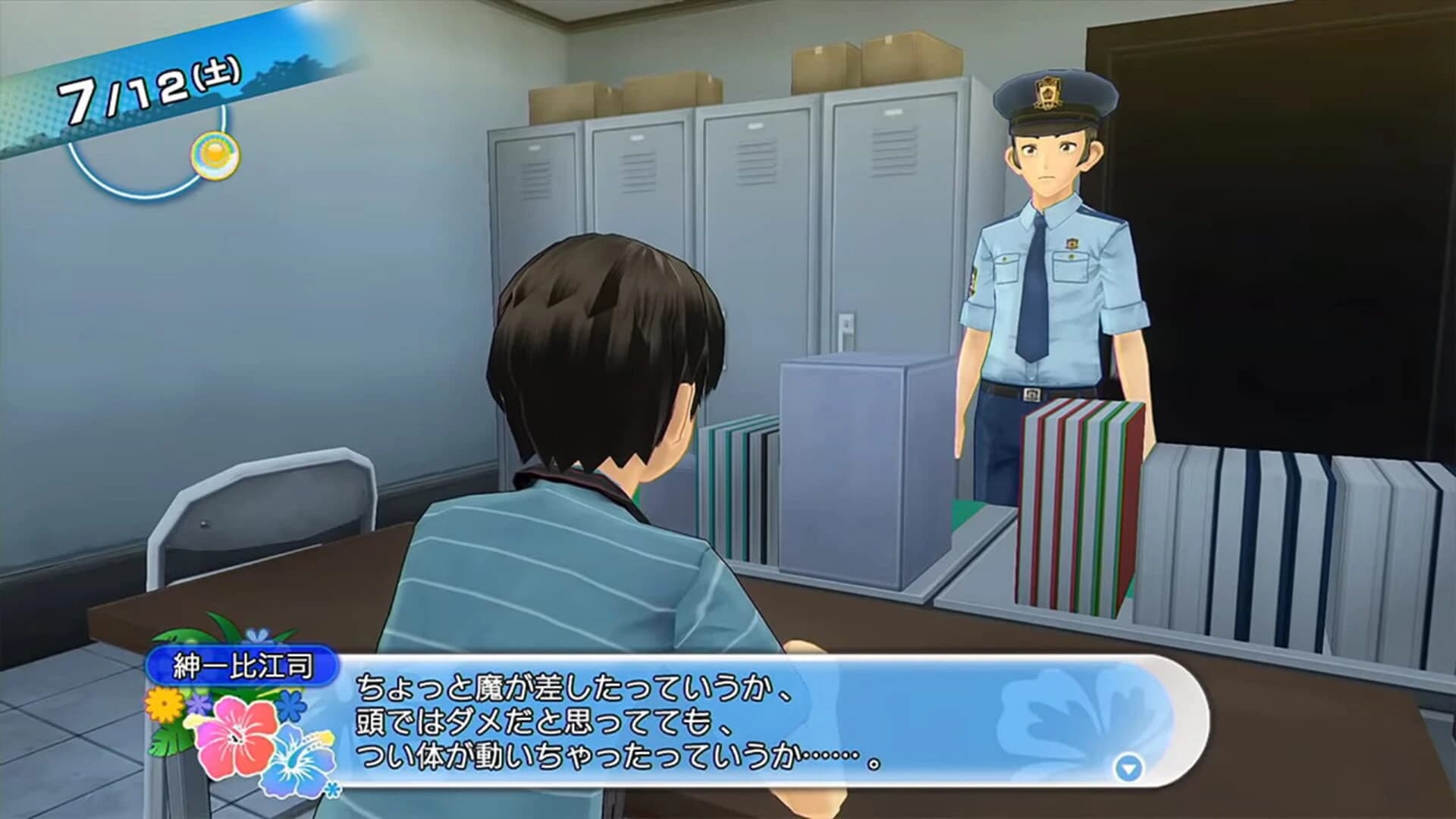Click the badge on the officer's shirt pocket
Screen dimensions: 1456x819
[1072, 243]
